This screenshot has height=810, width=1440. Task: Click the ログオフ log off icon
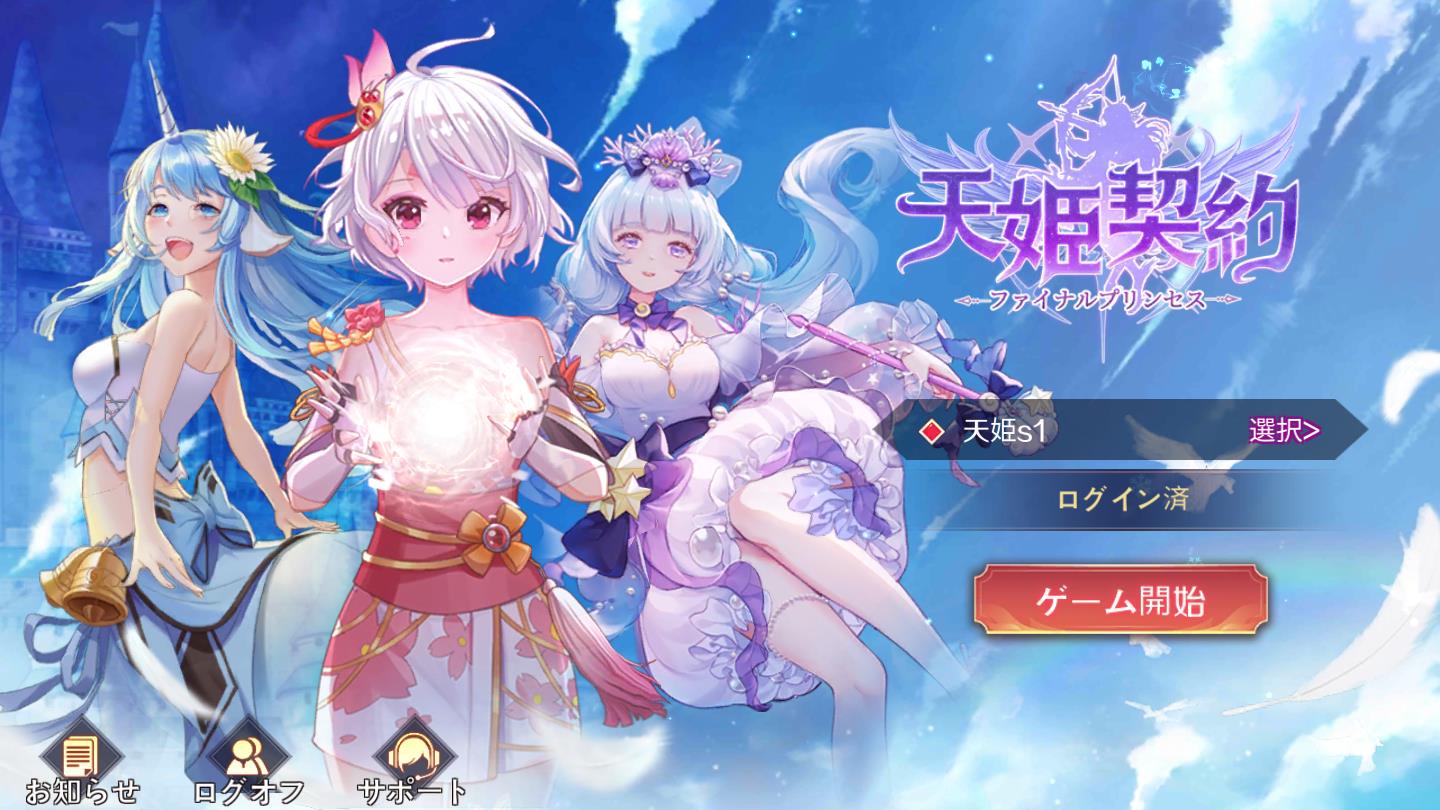[250, 755]
